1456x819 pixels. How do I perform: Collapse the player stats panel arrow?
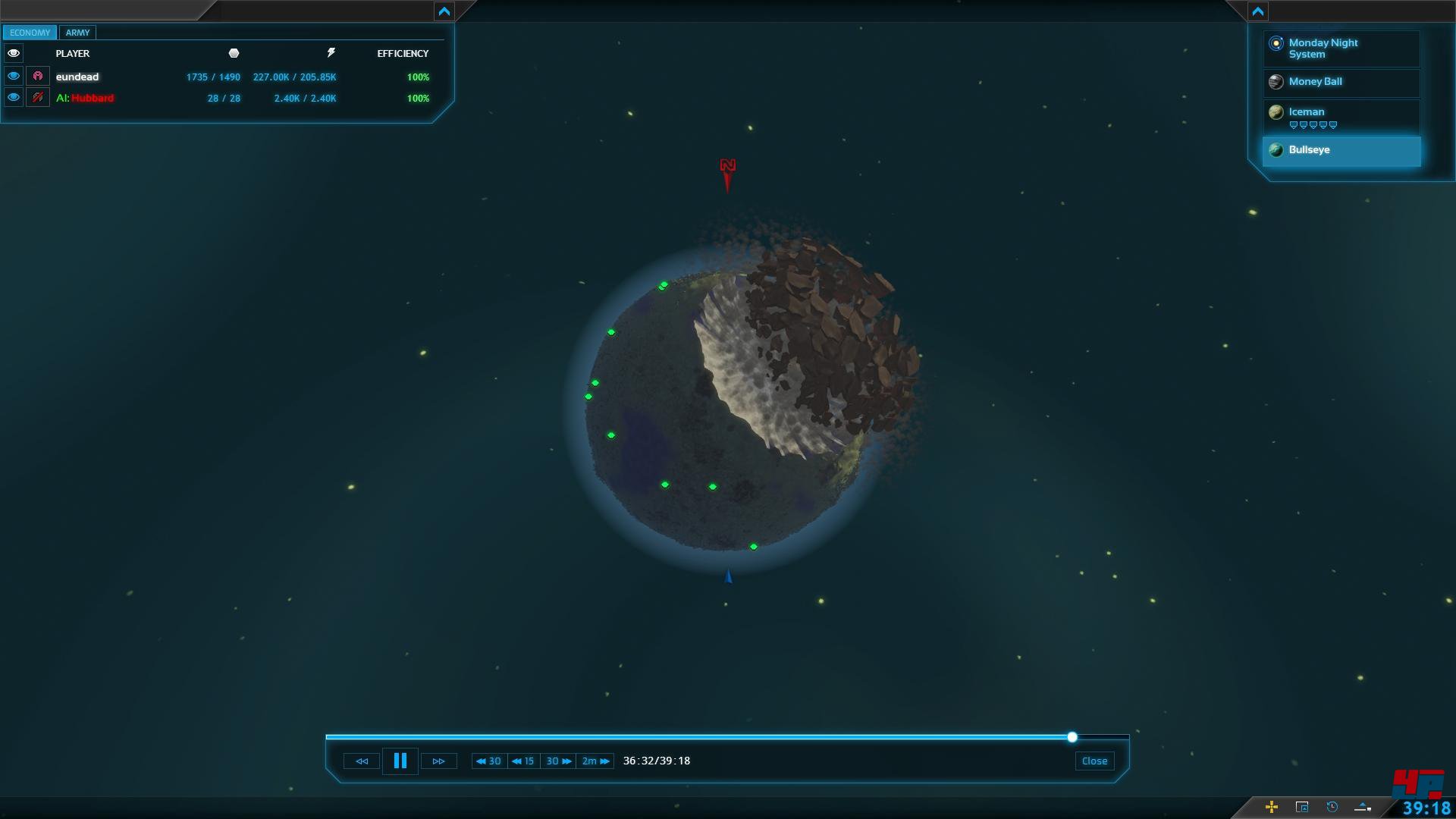444,11
